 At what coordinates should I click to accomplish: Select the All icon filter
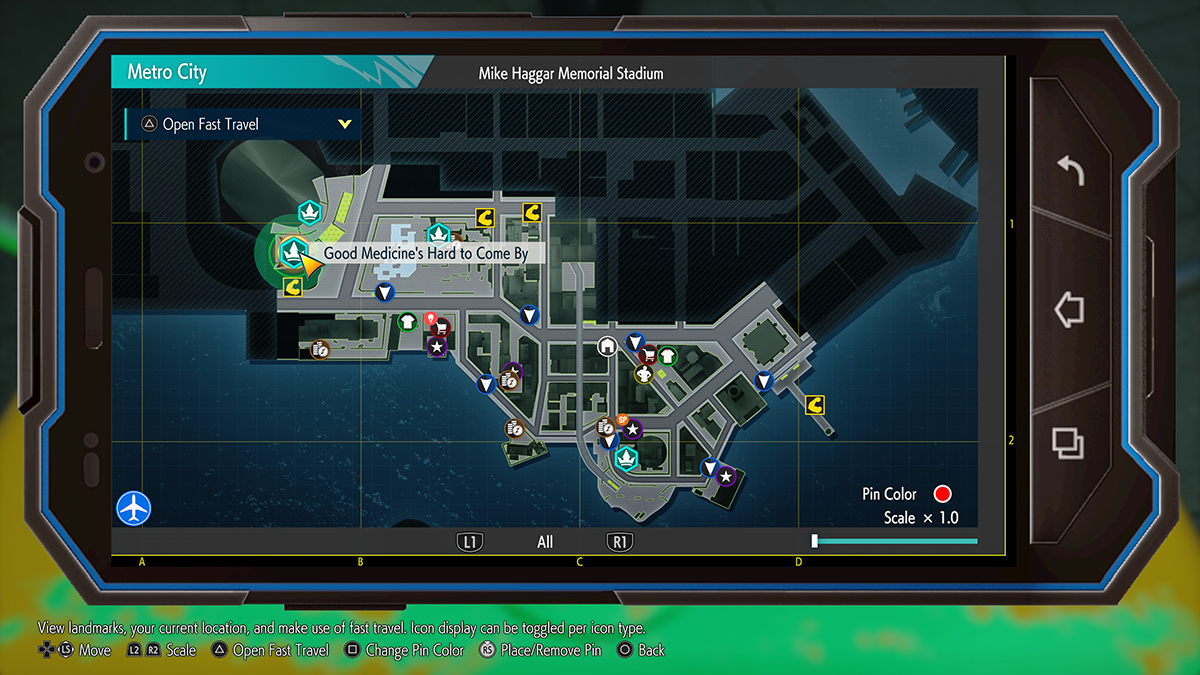pyautogui.click(x=545, y=542)
